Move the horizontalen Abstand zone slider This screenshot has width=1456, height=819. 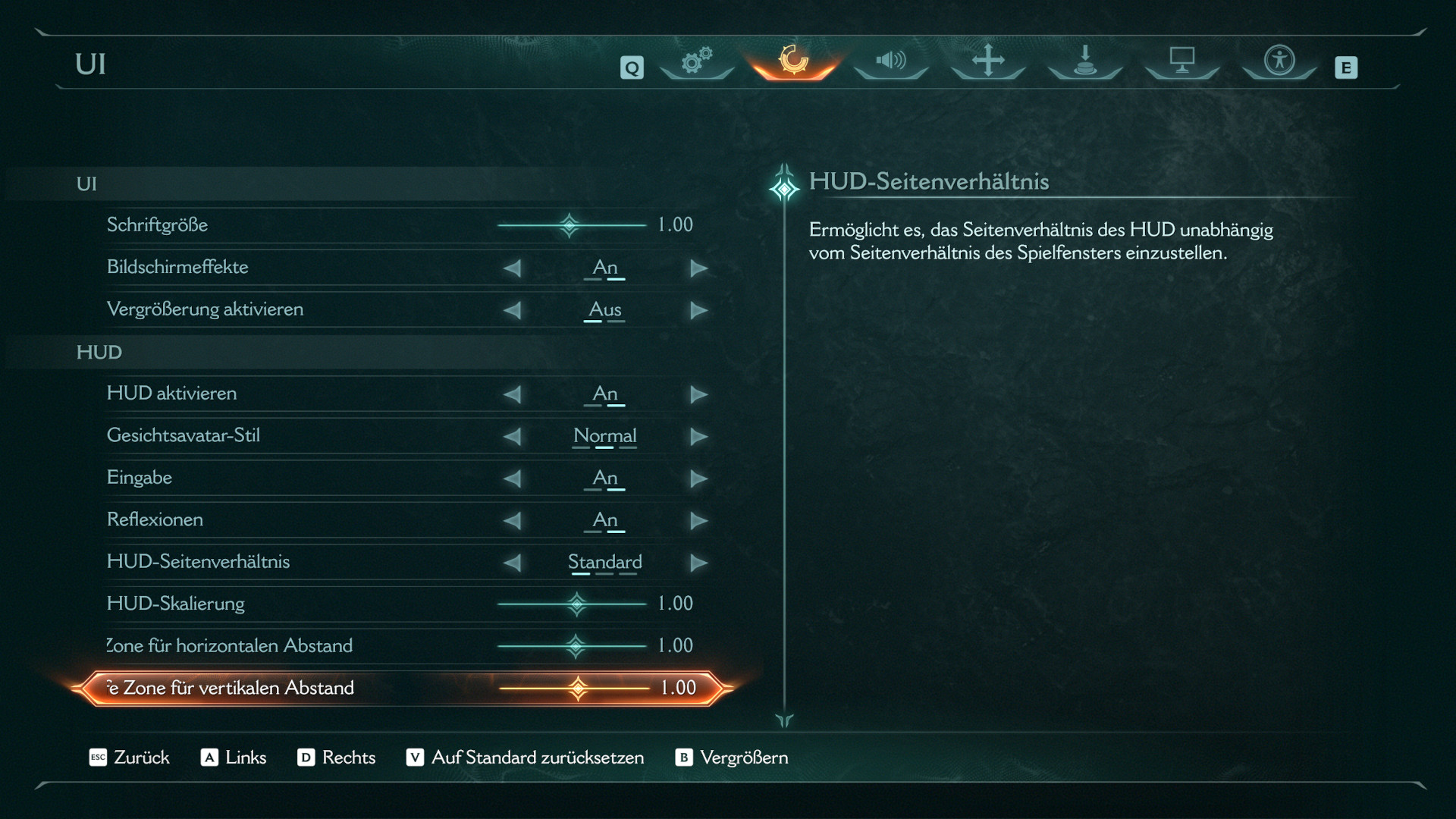(x=576, y=646)
